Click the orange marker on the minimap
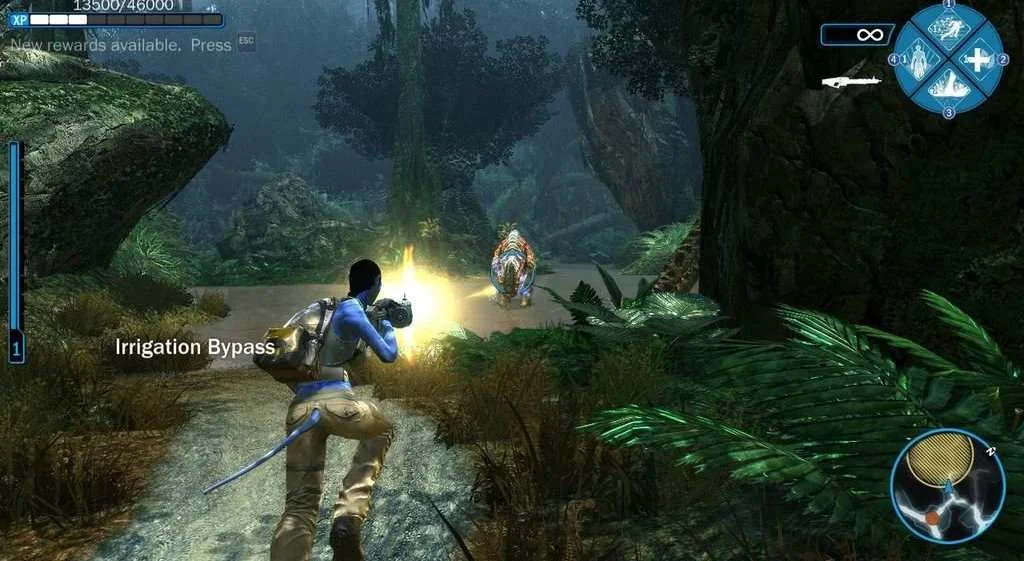 click(932, 518)
